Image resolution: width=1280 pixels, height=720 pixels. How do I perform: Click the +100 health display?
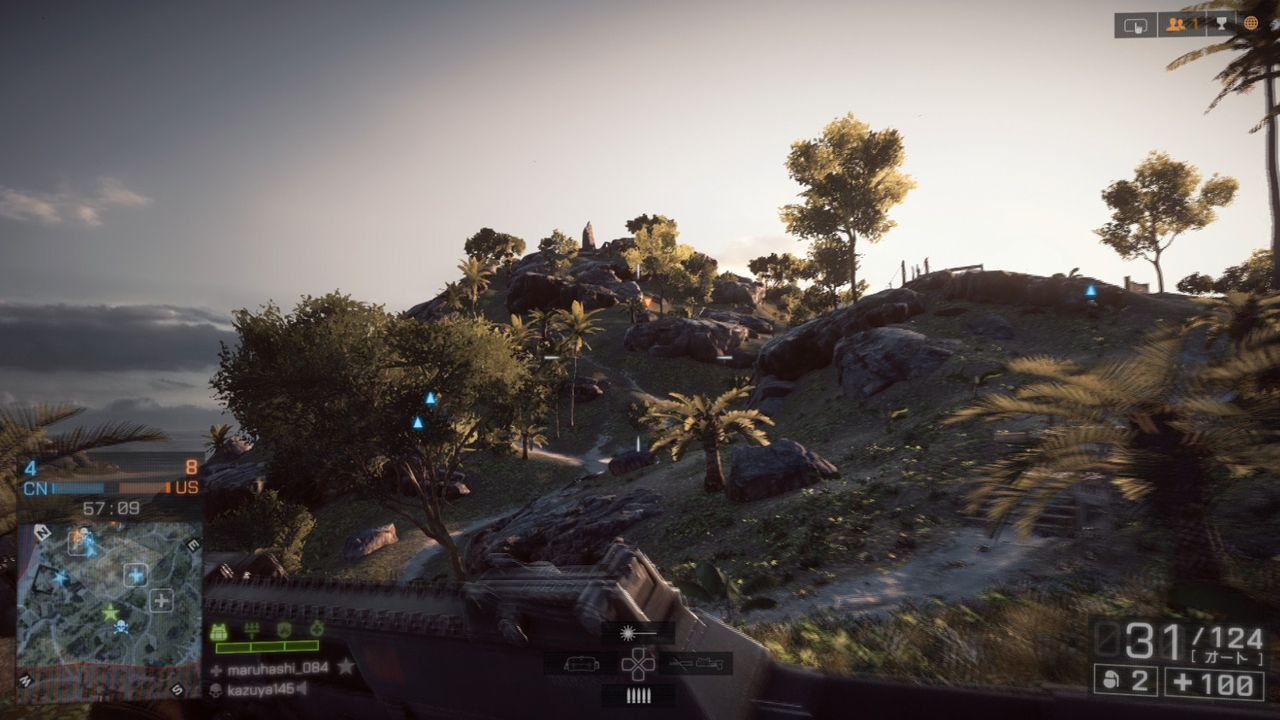[1215, 682]
